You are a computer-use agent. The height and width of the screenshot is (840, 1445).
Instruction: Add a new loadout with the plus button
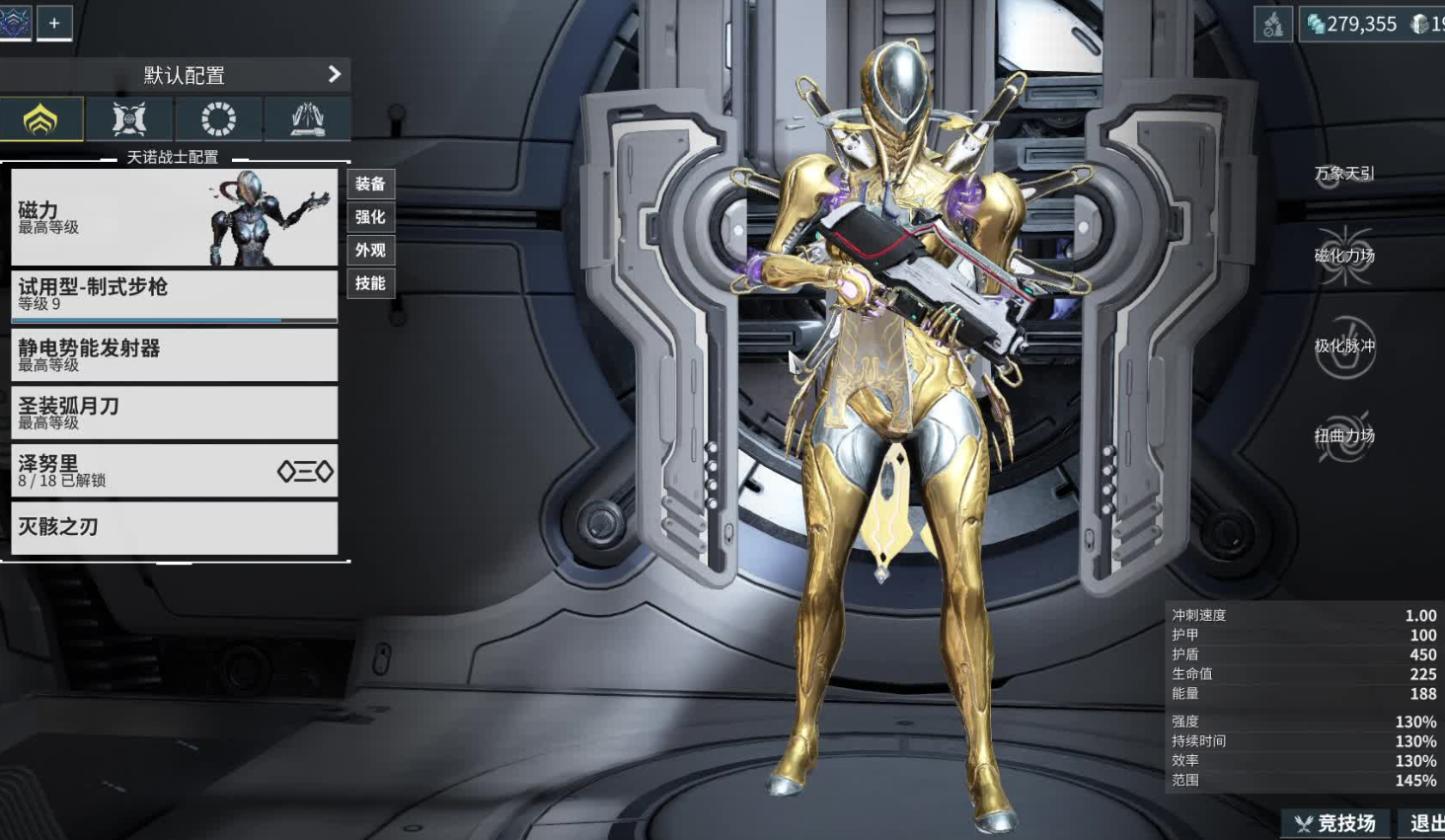(x=54, y=22)
